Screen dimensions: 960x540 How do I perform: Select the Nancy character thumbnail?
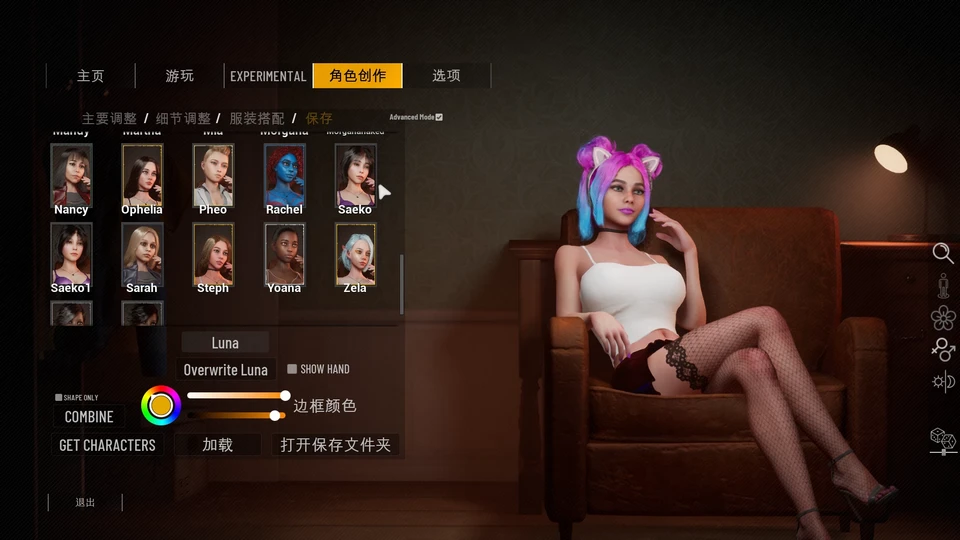71,175
